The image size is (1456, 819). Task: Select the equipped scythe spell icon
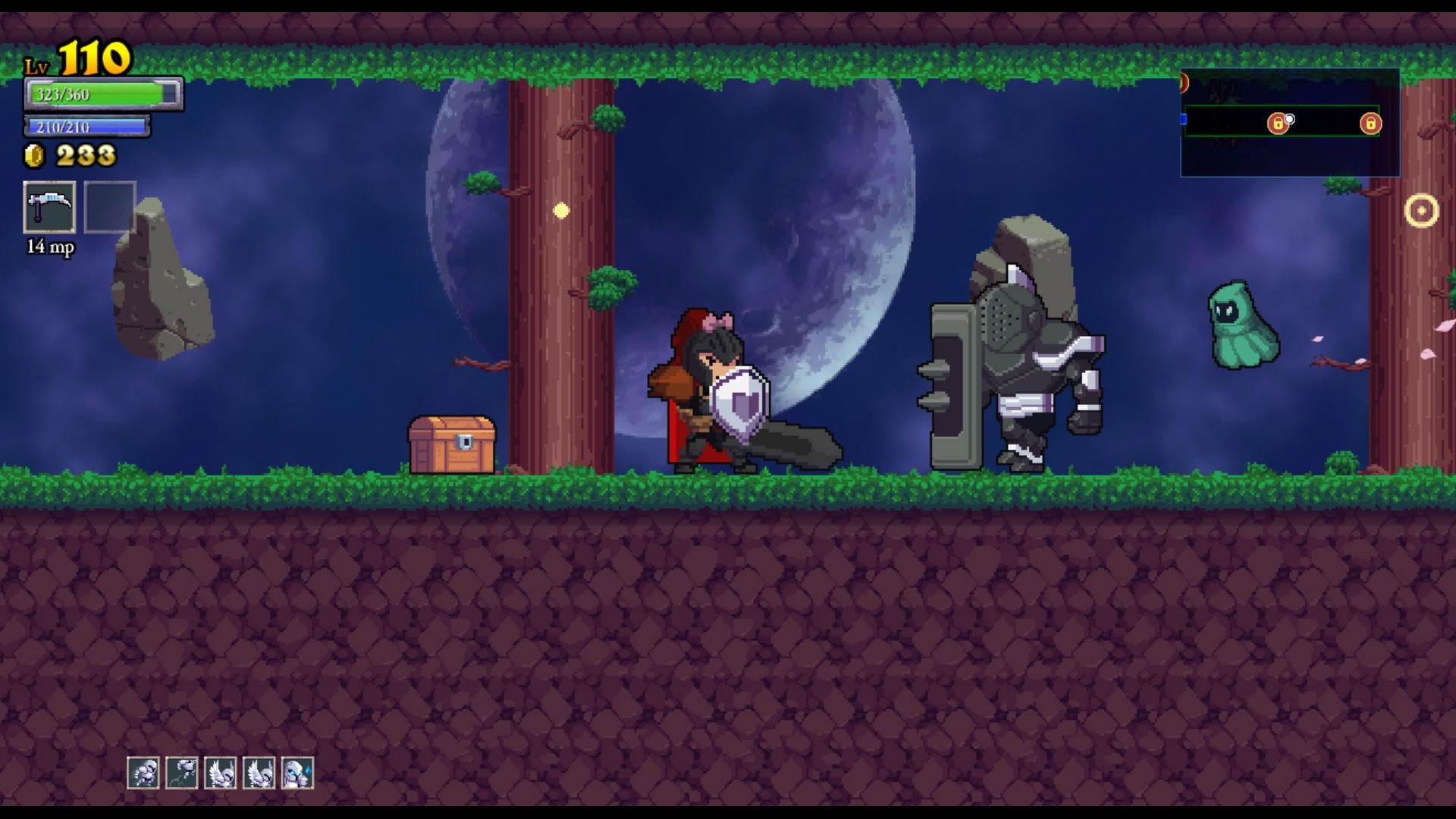click(49, 207)
